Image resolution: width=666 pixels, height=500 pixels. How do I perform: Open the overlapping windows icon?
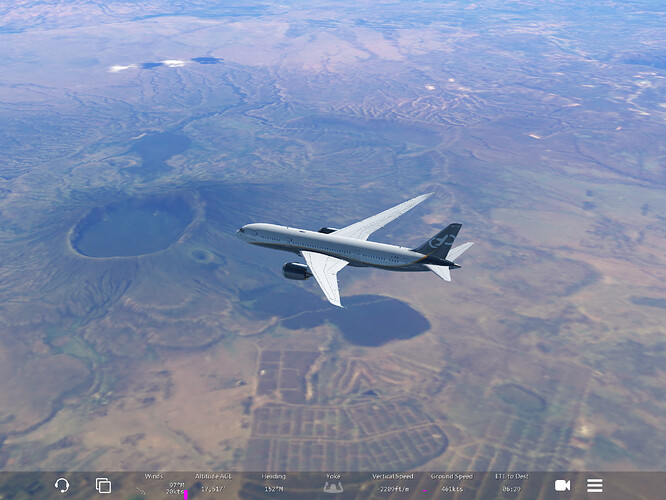(x=103, y=485)
